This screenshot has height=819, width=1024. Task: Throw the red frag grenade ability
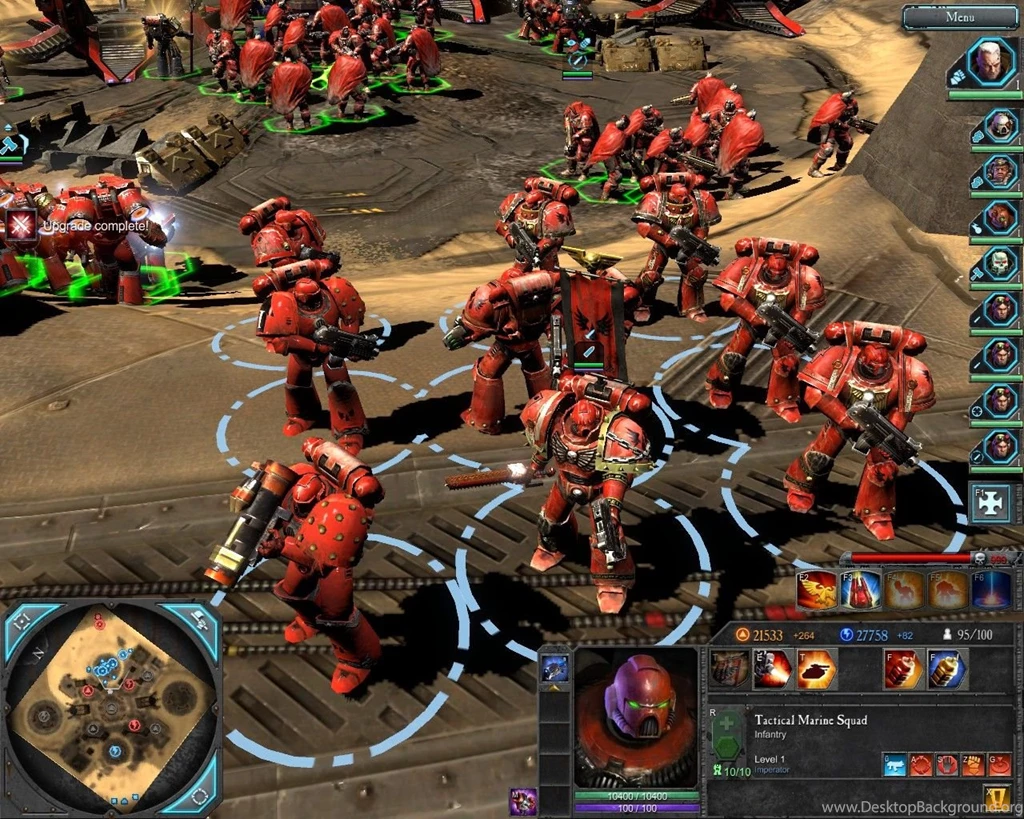[x=903, y=669]
